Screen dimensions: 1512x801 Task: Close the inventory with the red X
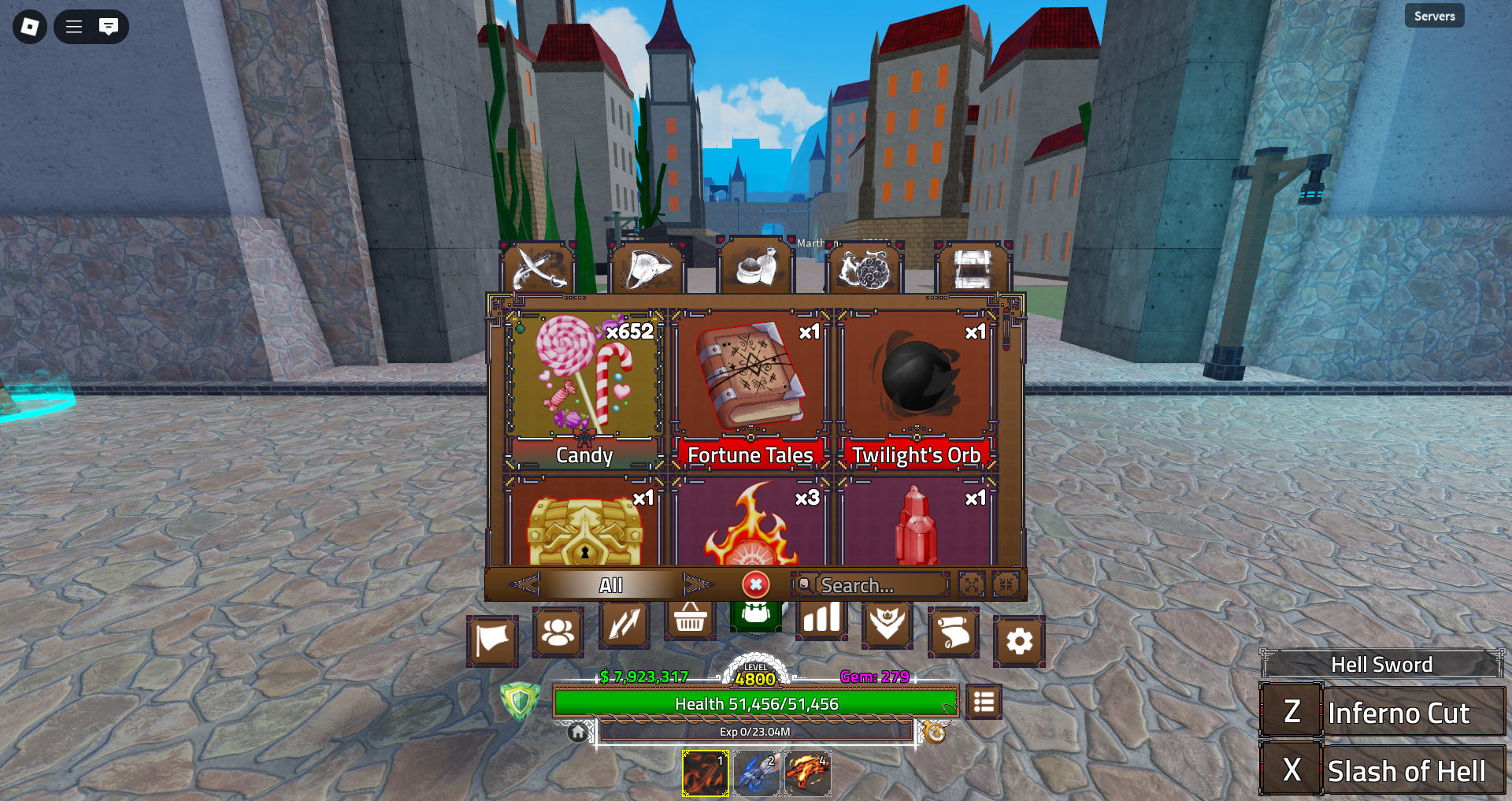[755, 584]
